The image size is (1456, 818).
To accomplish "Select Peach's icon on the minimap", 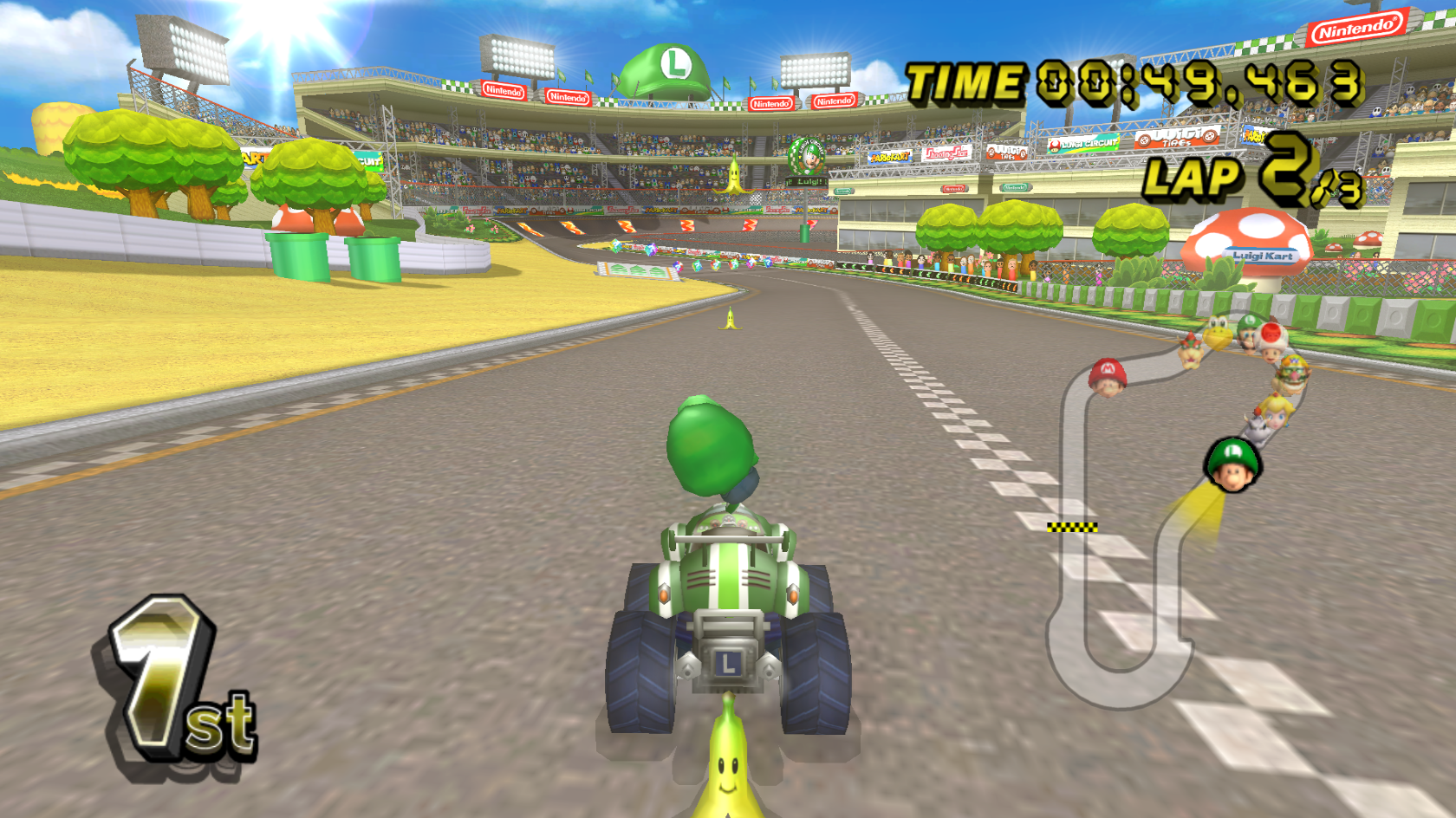I will [x=1276, y=412].
